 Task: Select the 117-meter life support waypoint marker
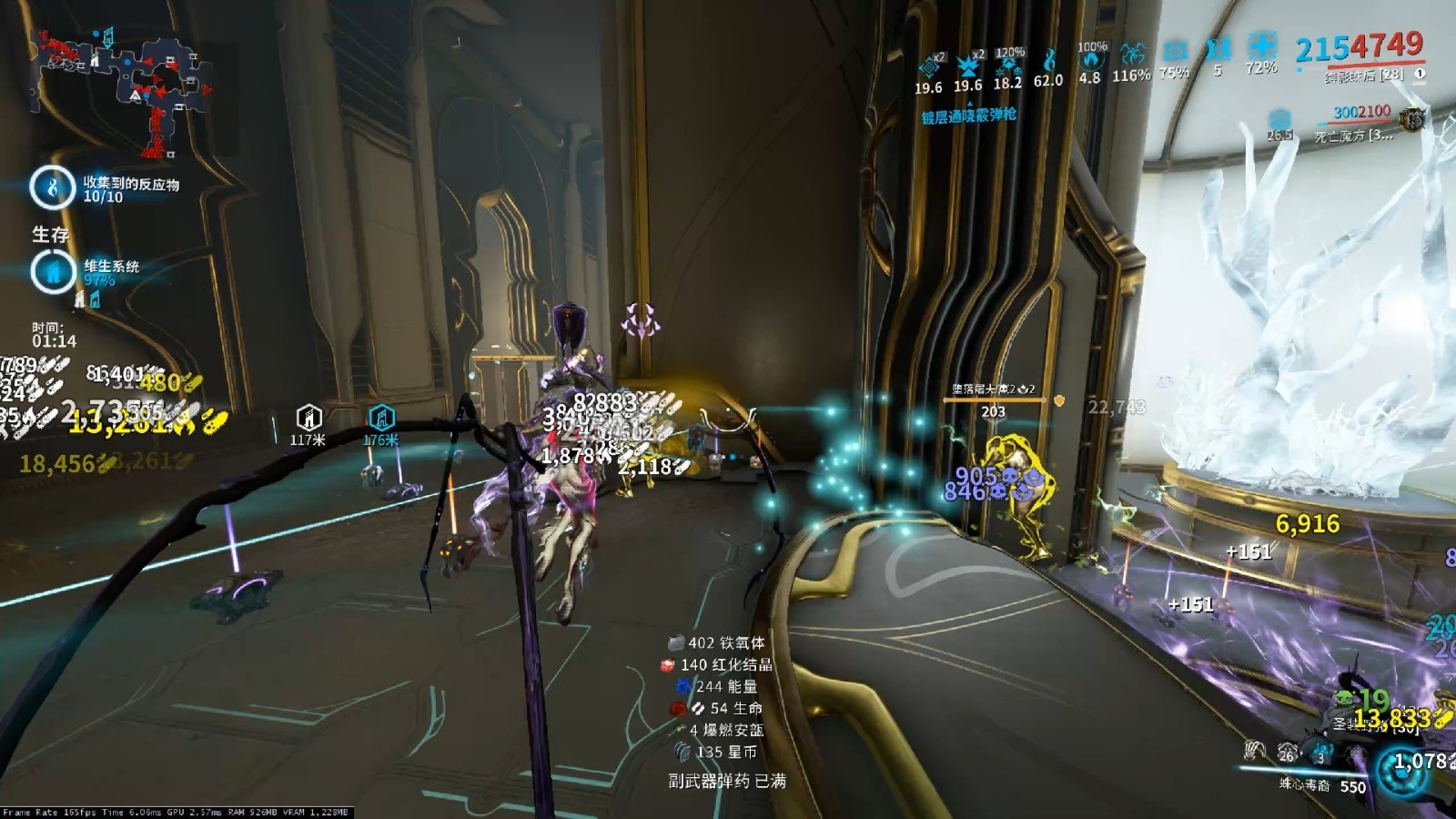(x=308, y=418)
